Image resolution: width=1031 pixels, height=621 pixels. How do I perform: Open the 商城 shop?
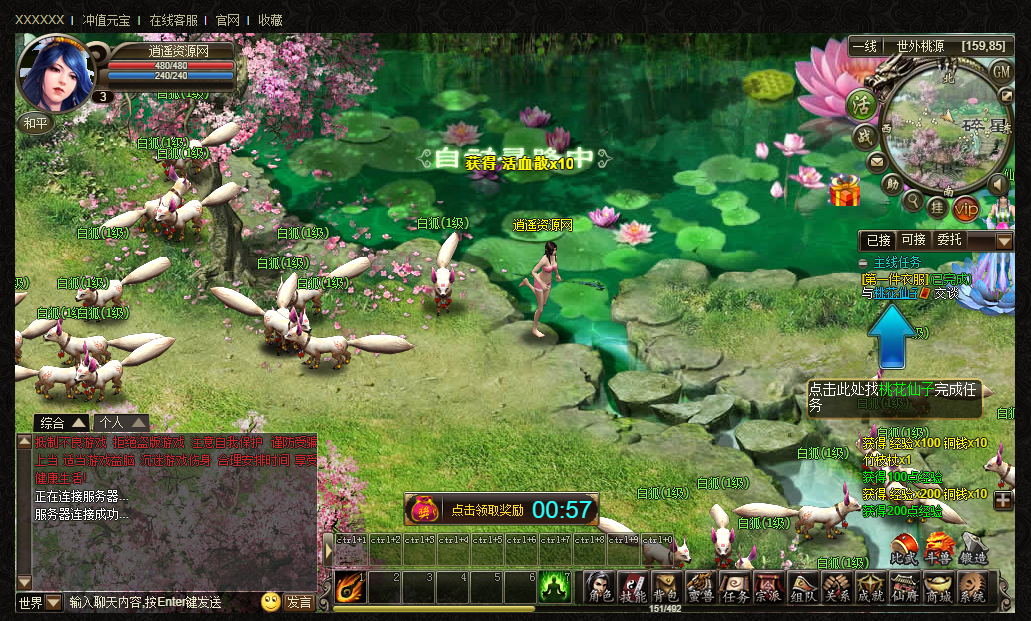[x=938, y=587]
